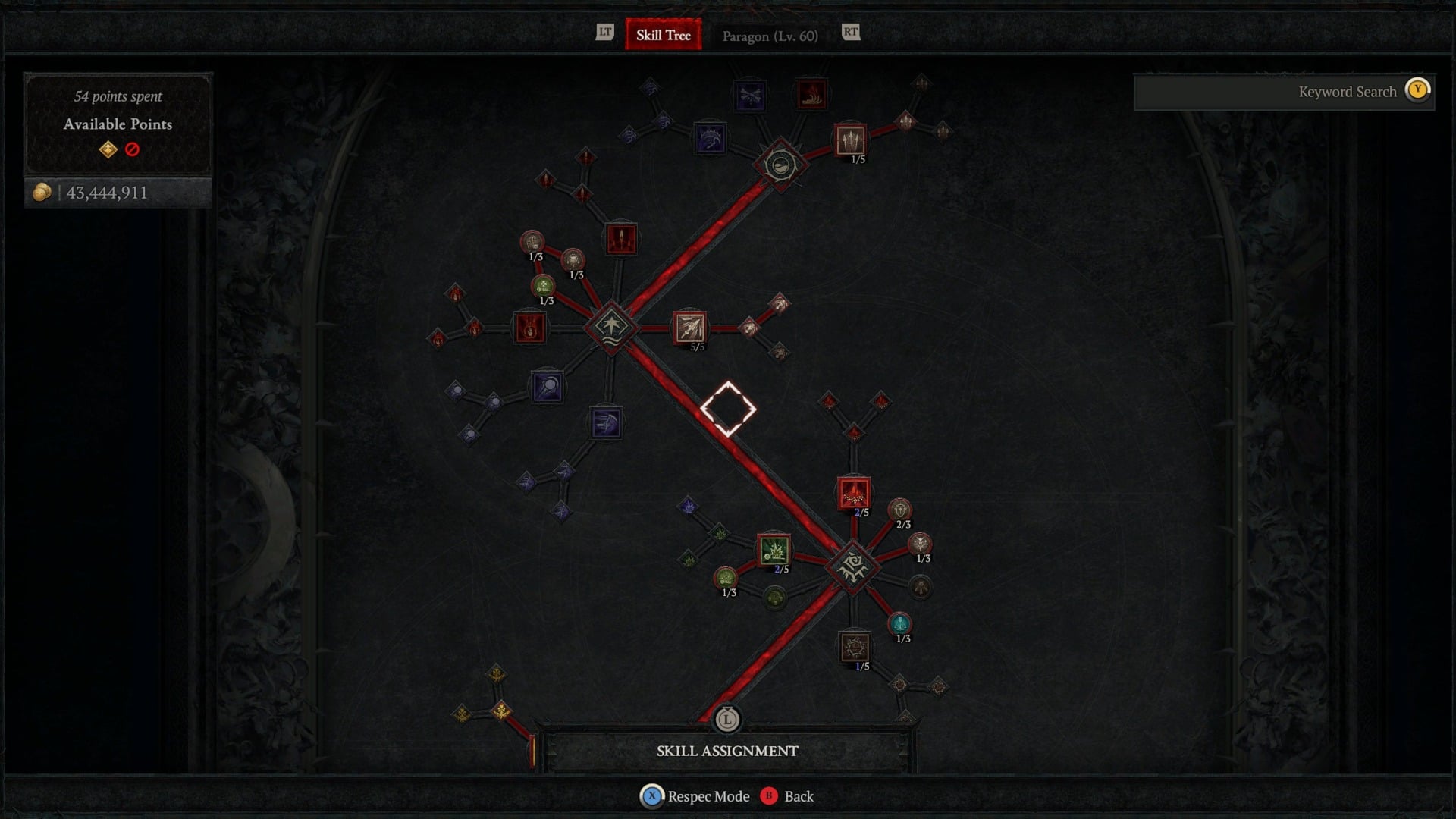Click the gold coin currency icon
Screen dimensions: 1456x819
(x=43, y=192)
